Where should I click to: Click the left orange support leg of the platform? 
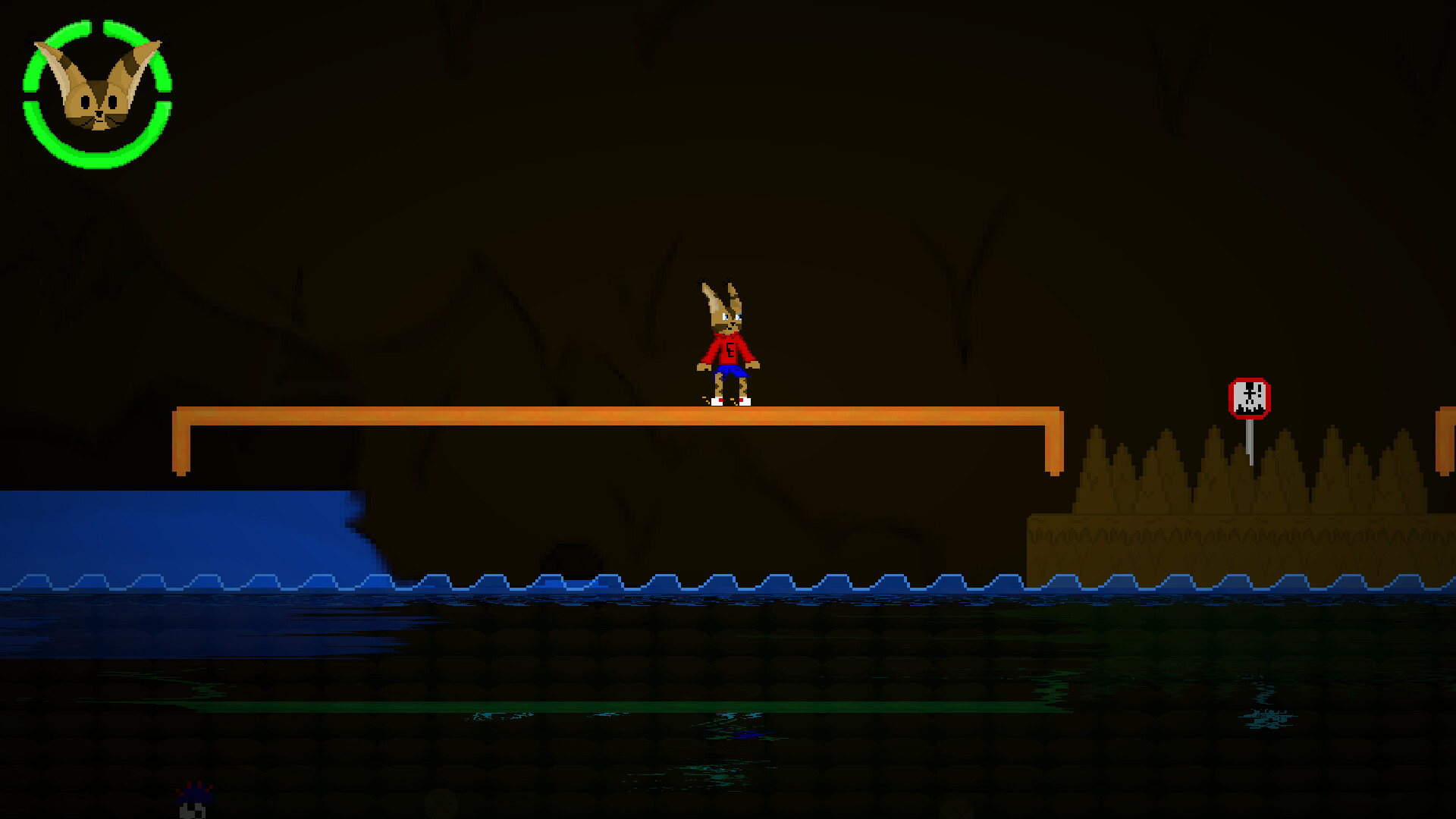click(180, 440)
